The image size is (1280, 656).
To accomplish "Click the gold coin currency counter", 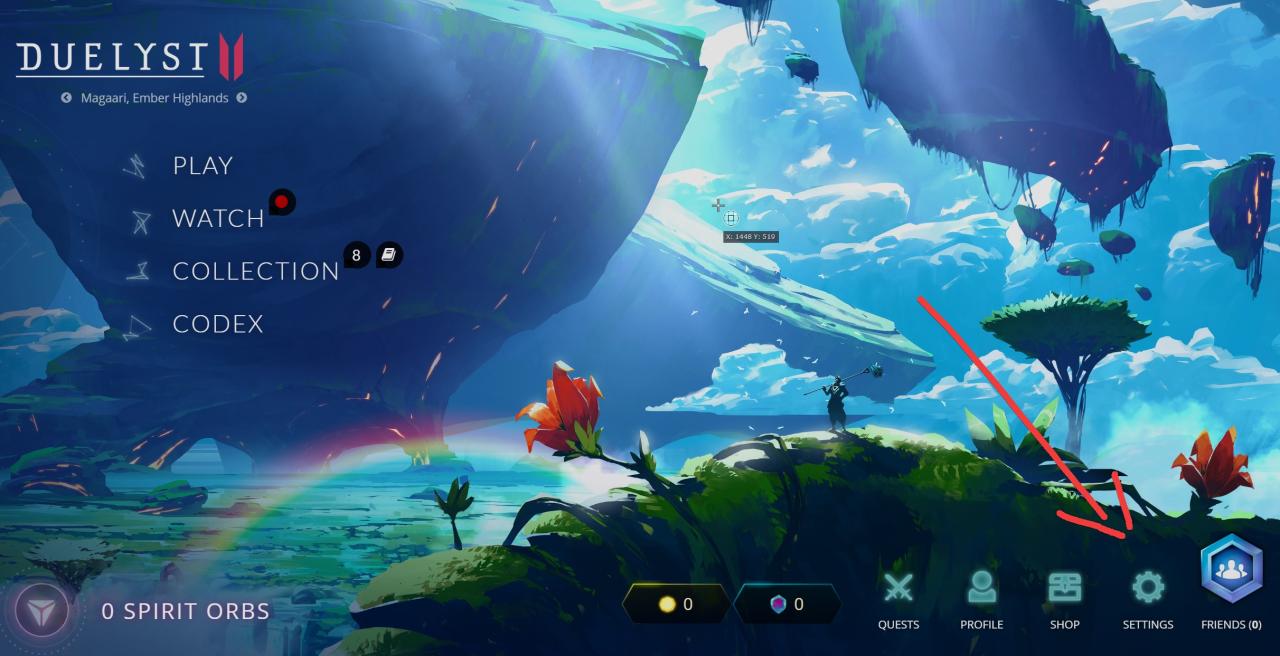I will (675, 604).
